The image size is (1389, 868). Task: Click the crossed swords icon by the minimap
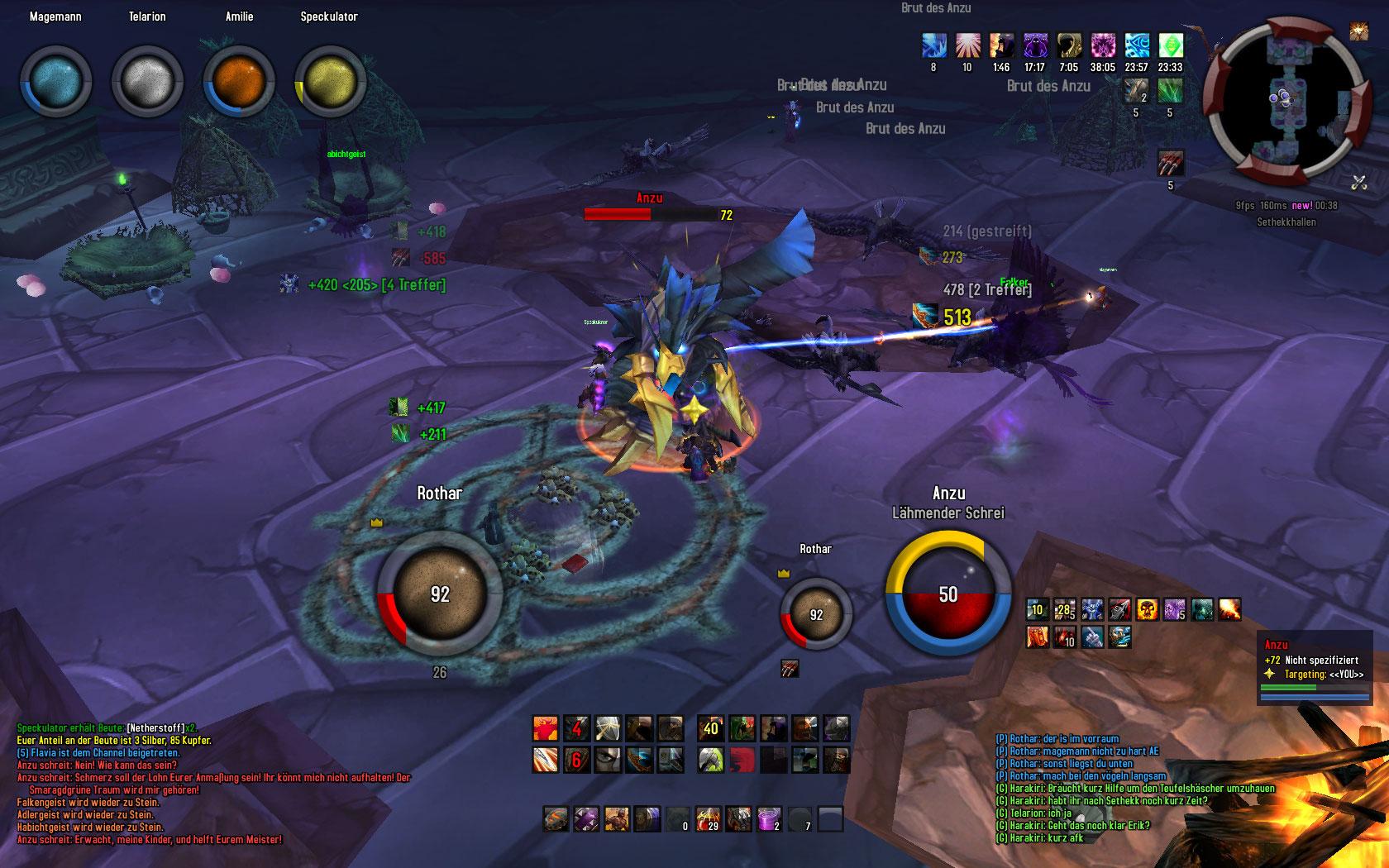point(1358,182)
